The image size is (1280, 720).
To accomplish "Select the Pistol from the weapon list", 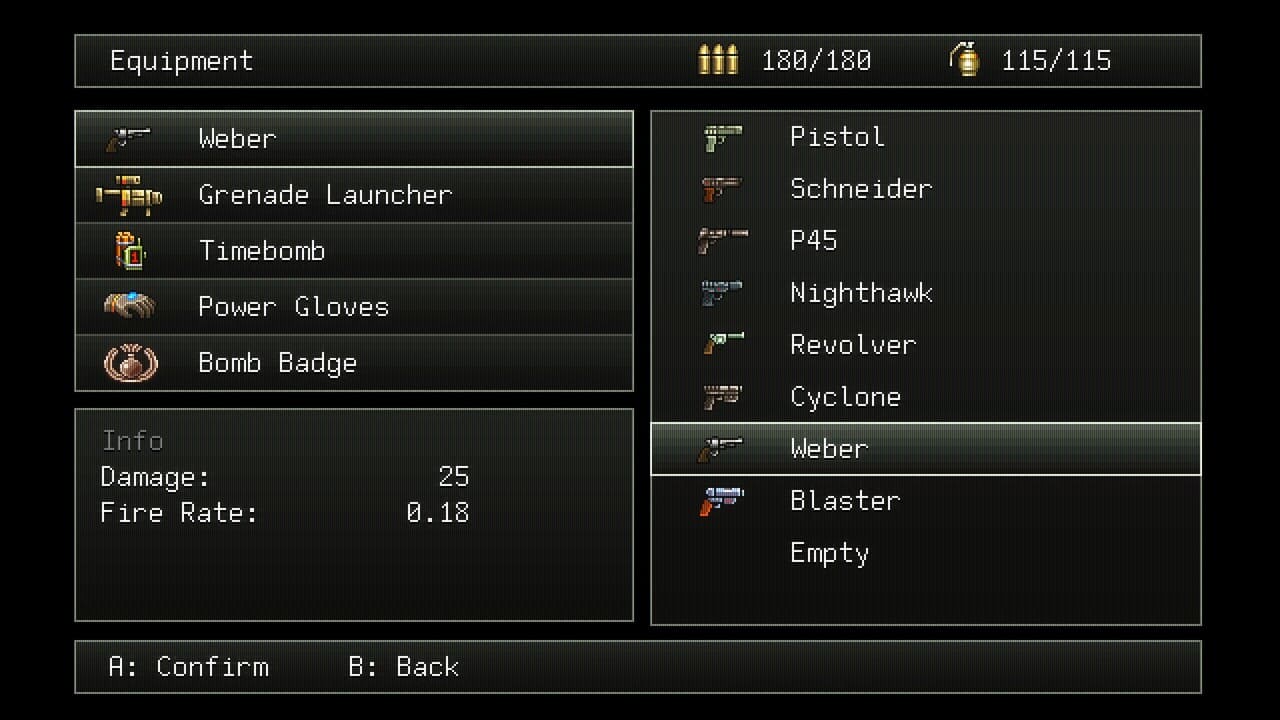I will tap(837, 137).
